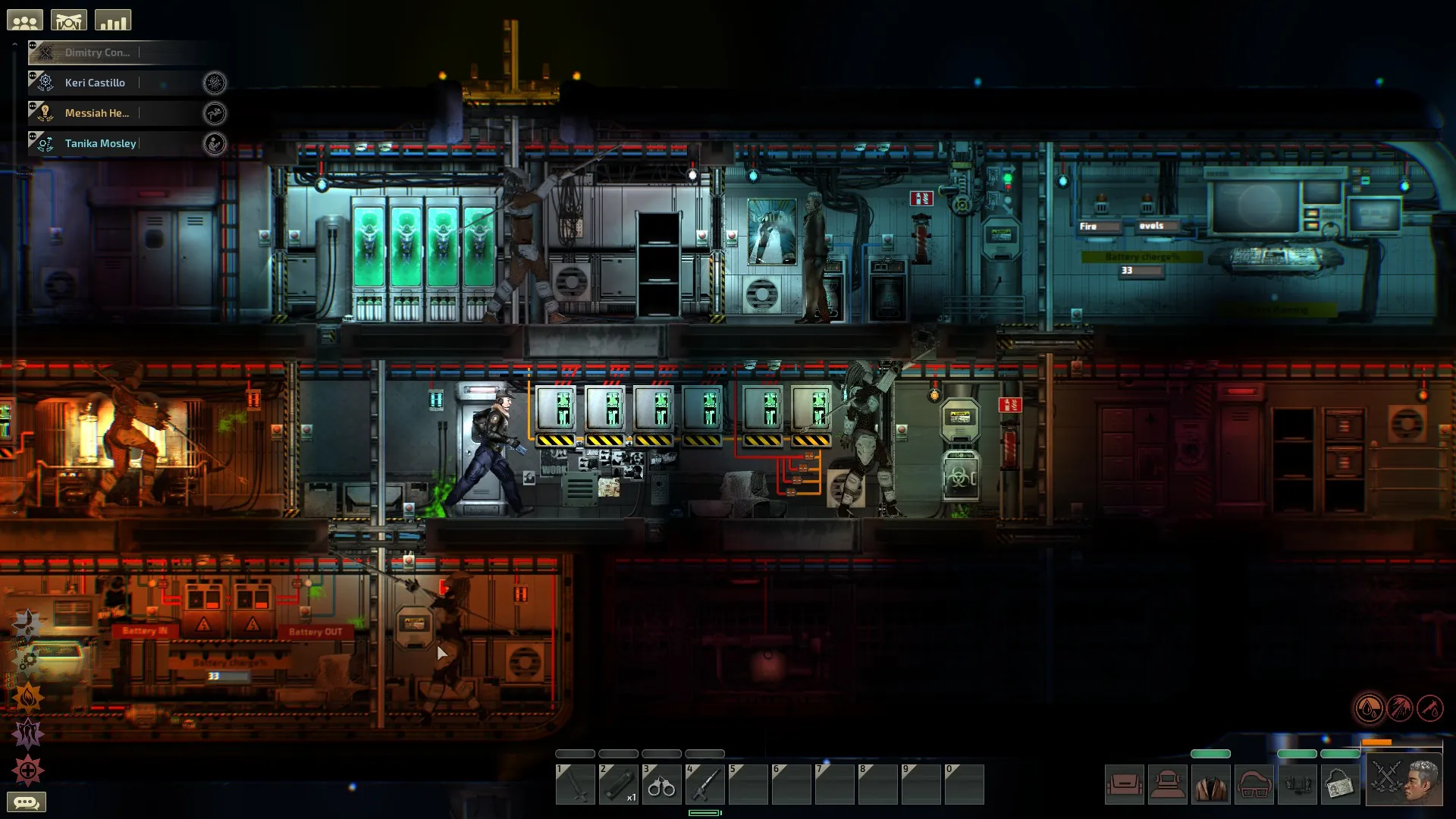The width and height of the screenshot is (1456, 819).
Task: Show the bar chart info panel
Action: 113,20
